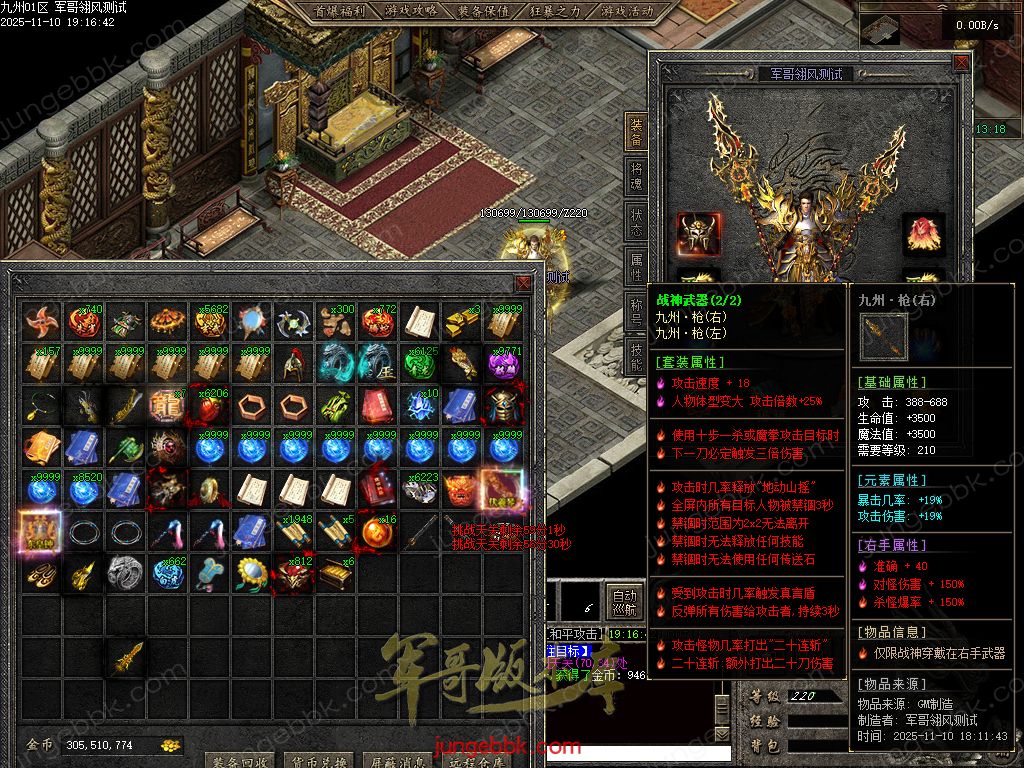Click the 装备回收 equipment recycle button
The image size is (1024, 768).
click(239, 760)
